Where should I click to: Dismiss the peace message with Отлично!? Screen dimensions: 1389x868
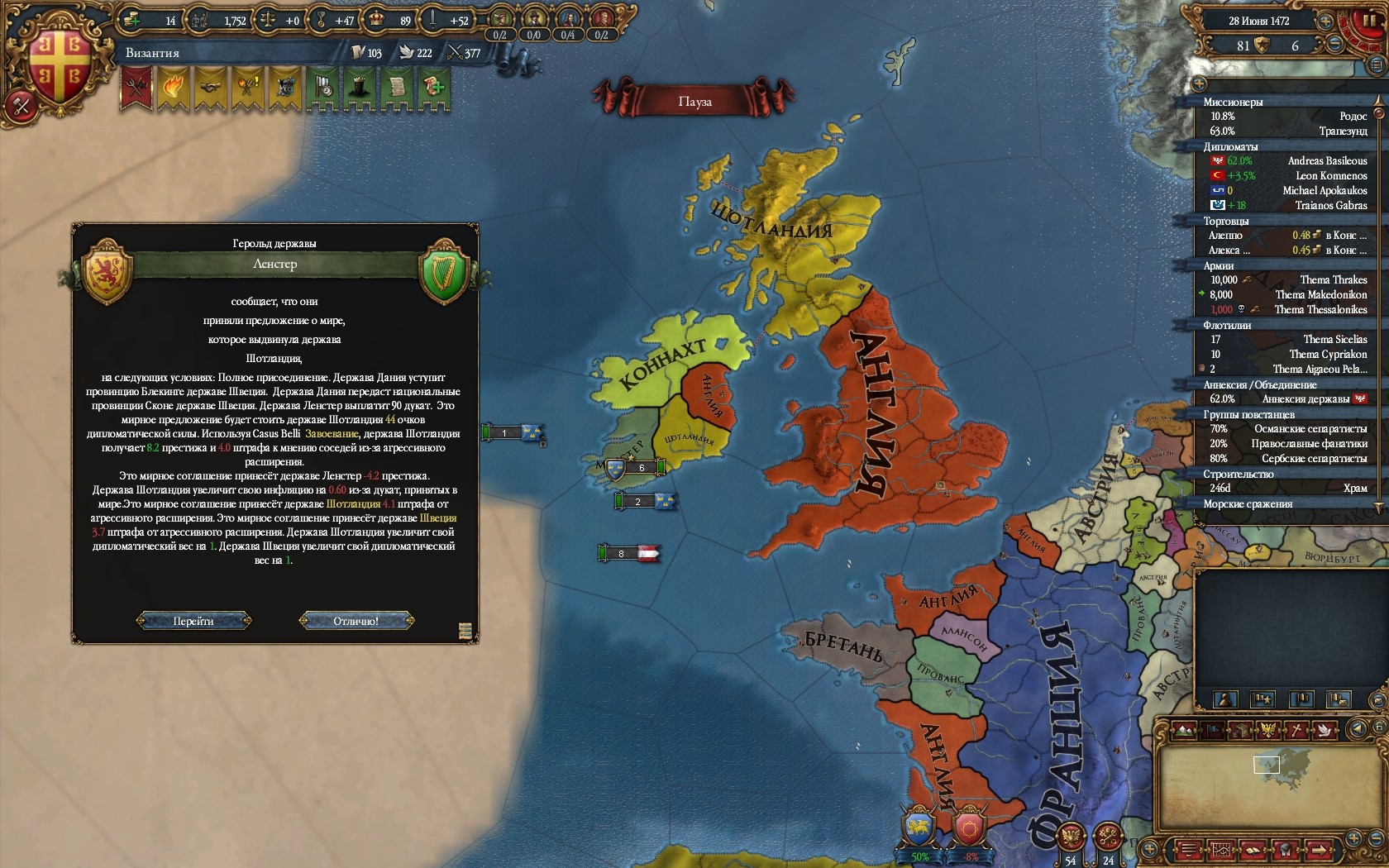click(356, 621)
